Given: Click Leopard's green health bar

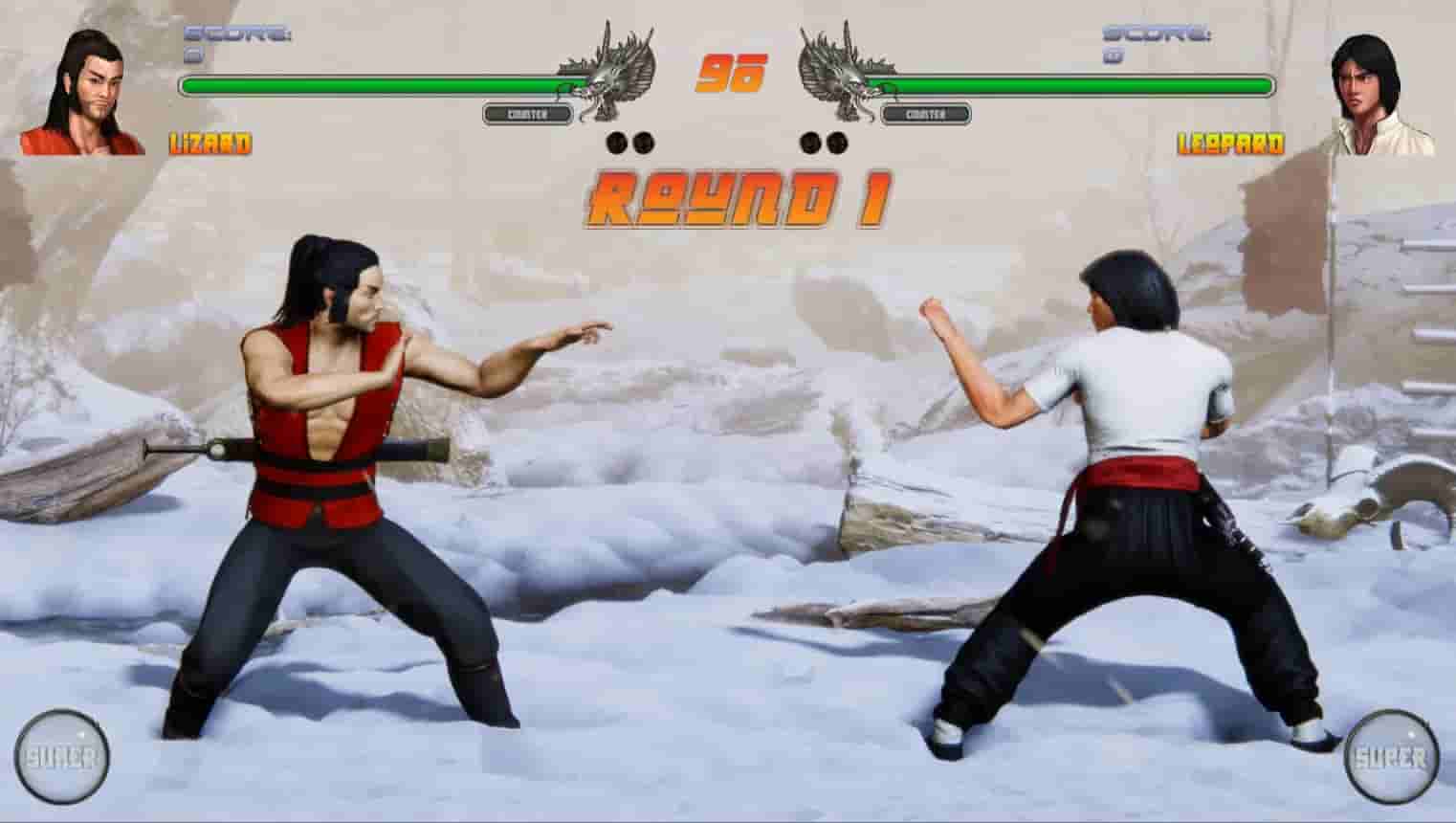Looking at the screenshot, I should click(x=1081, y=84).
